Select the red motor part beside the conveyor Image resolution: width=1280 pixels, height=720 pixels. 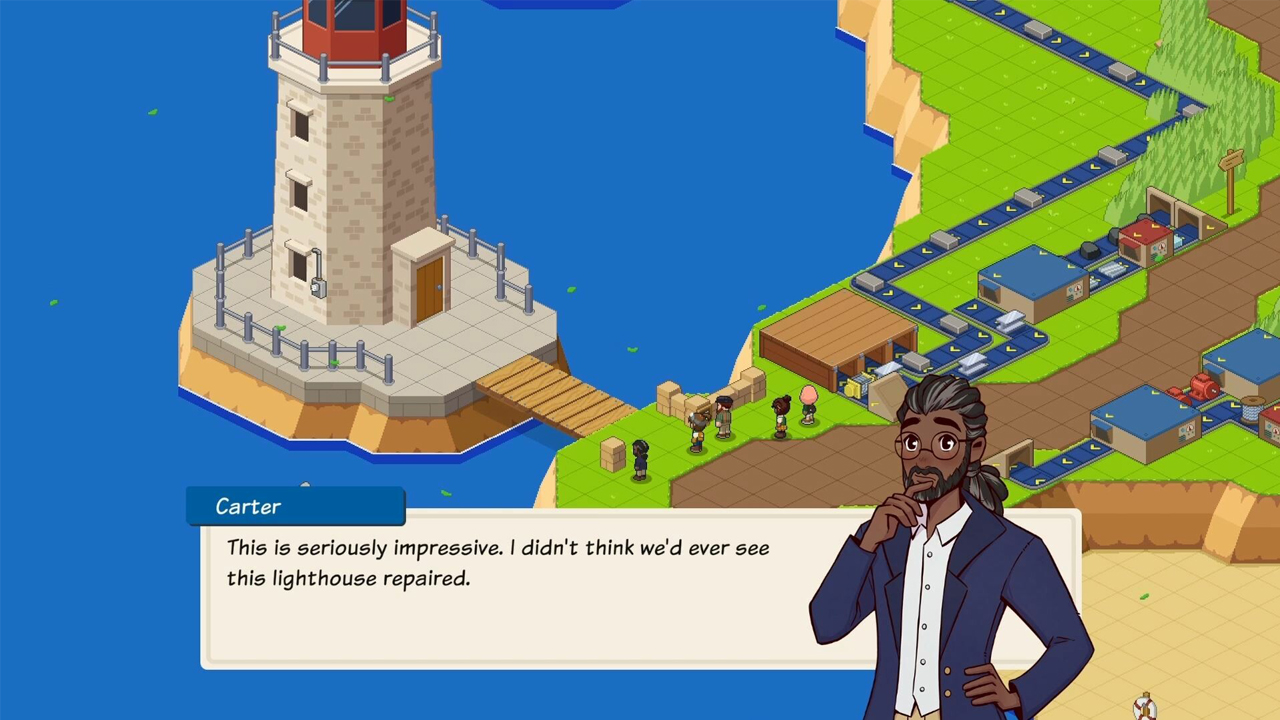pyautogui.click(x=1202, y=386)
